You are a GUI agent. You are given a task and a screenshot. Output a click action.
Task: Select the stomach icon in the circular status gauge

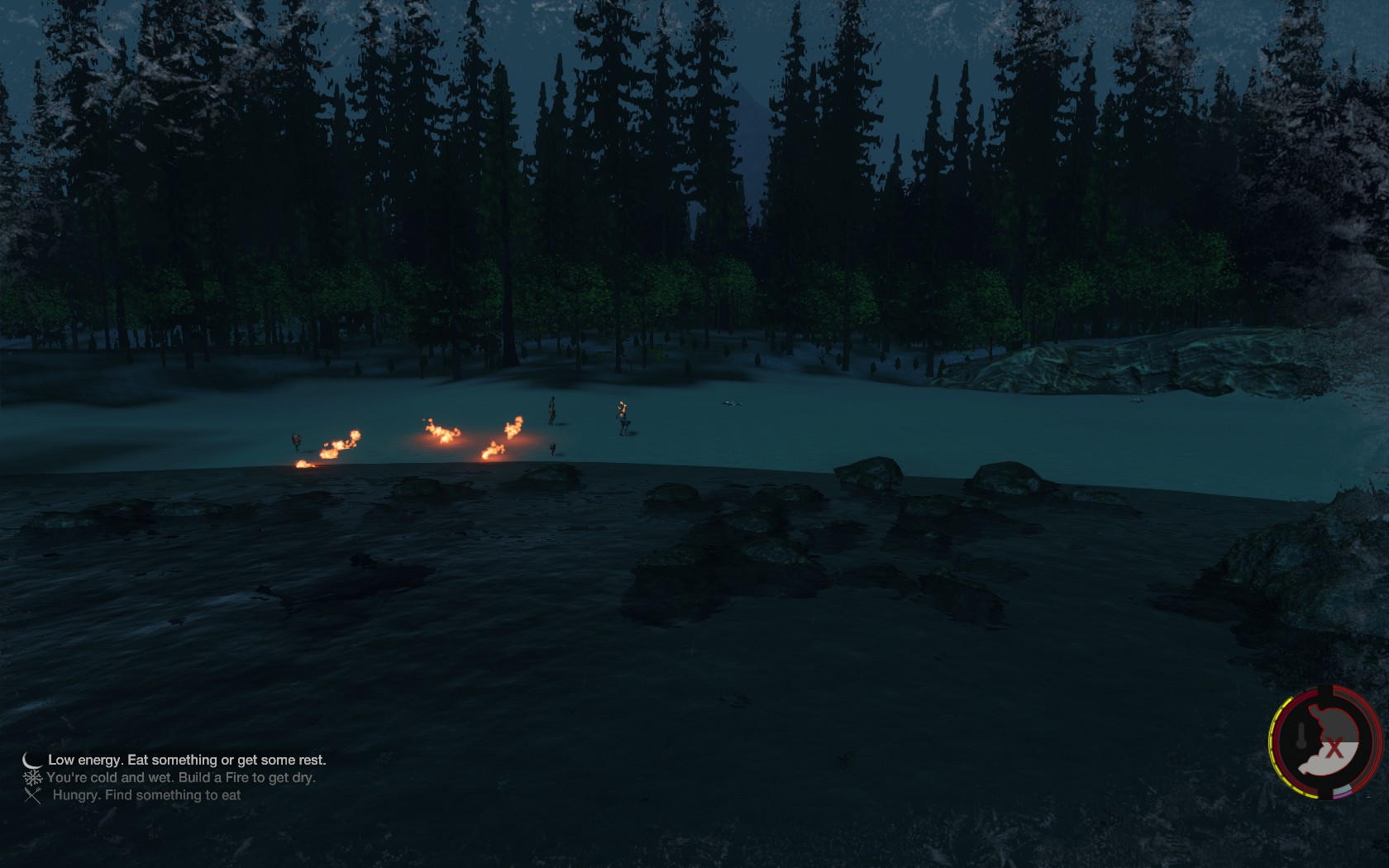[1329, 742]
